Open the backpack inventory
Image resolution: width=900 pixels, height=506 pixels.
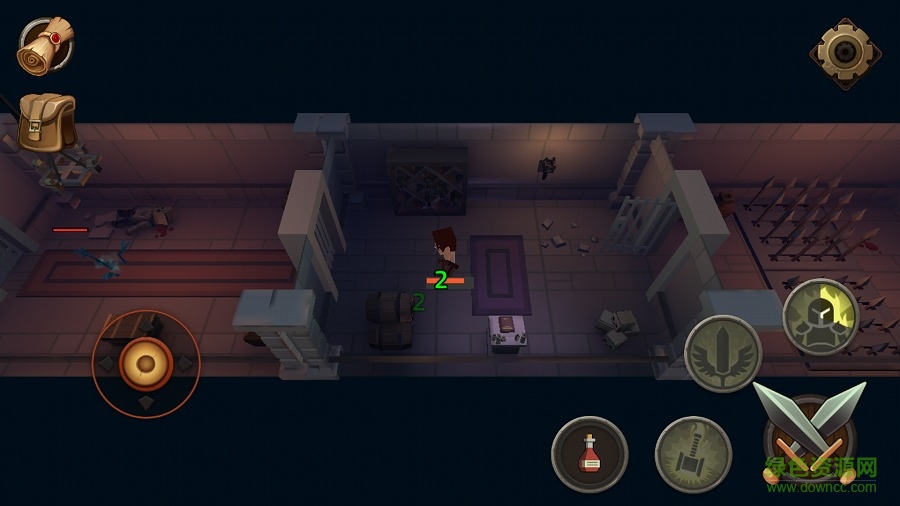point(46,122)
